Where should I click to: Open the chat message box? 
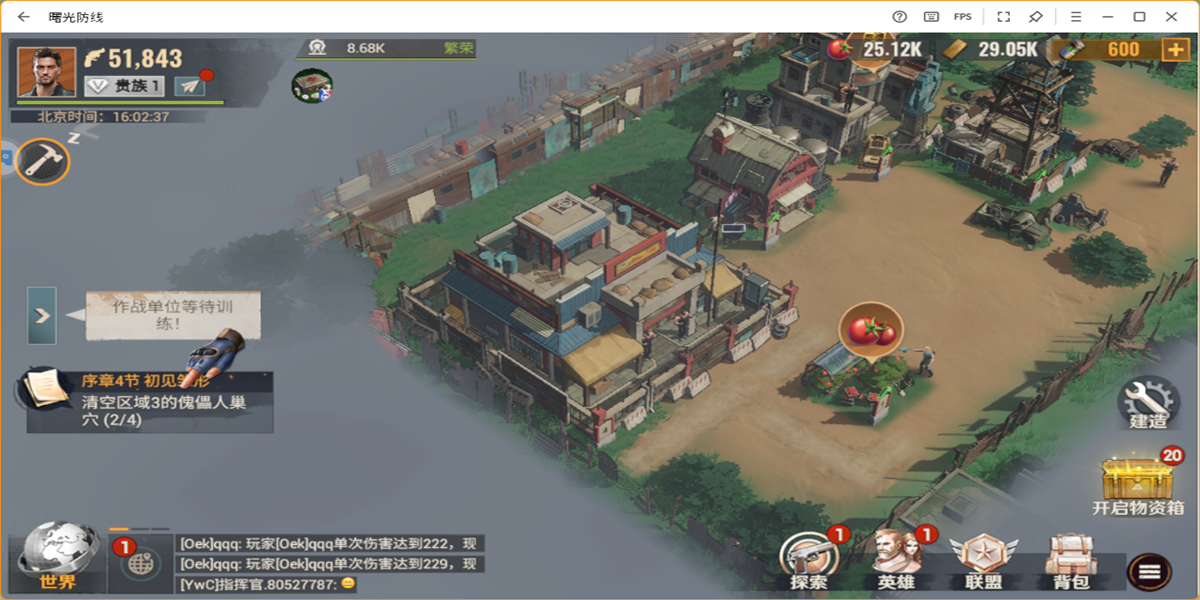pos(330,563)
